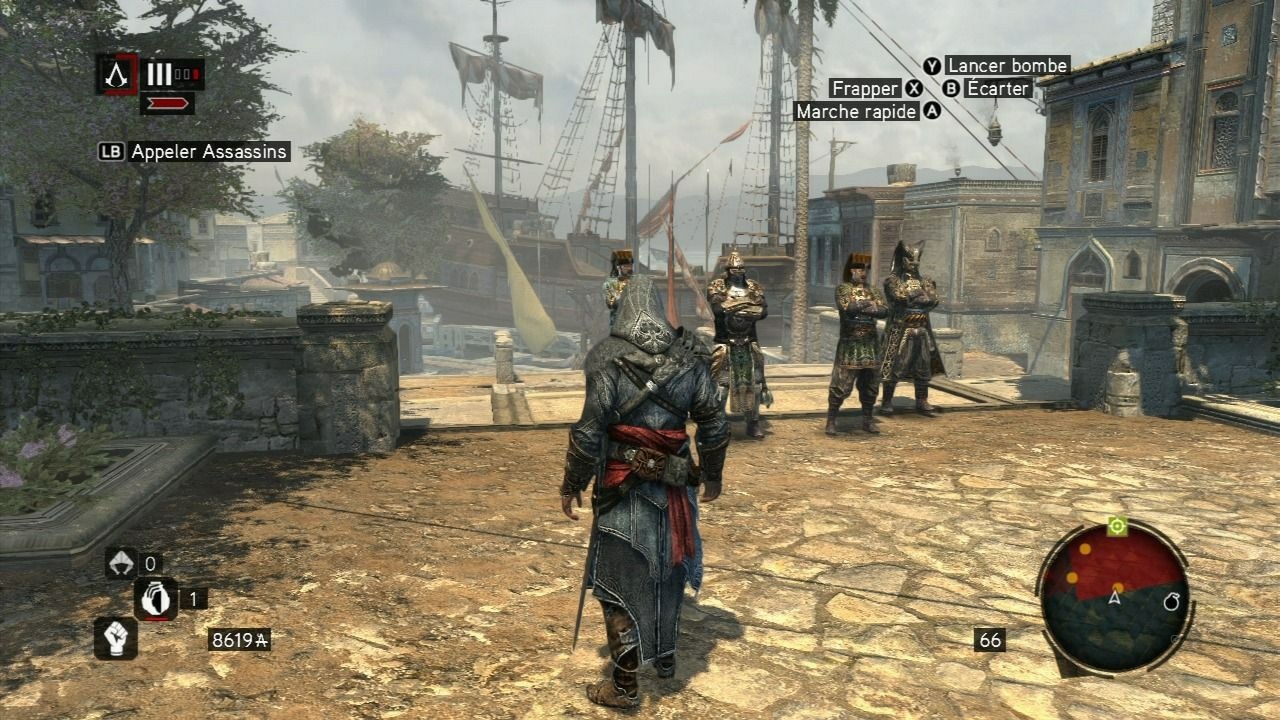Image resolution: width=1280 pixels, height=720 pixels.
Task: Click the player arrow on the minimap
Action: (1114, 598)
